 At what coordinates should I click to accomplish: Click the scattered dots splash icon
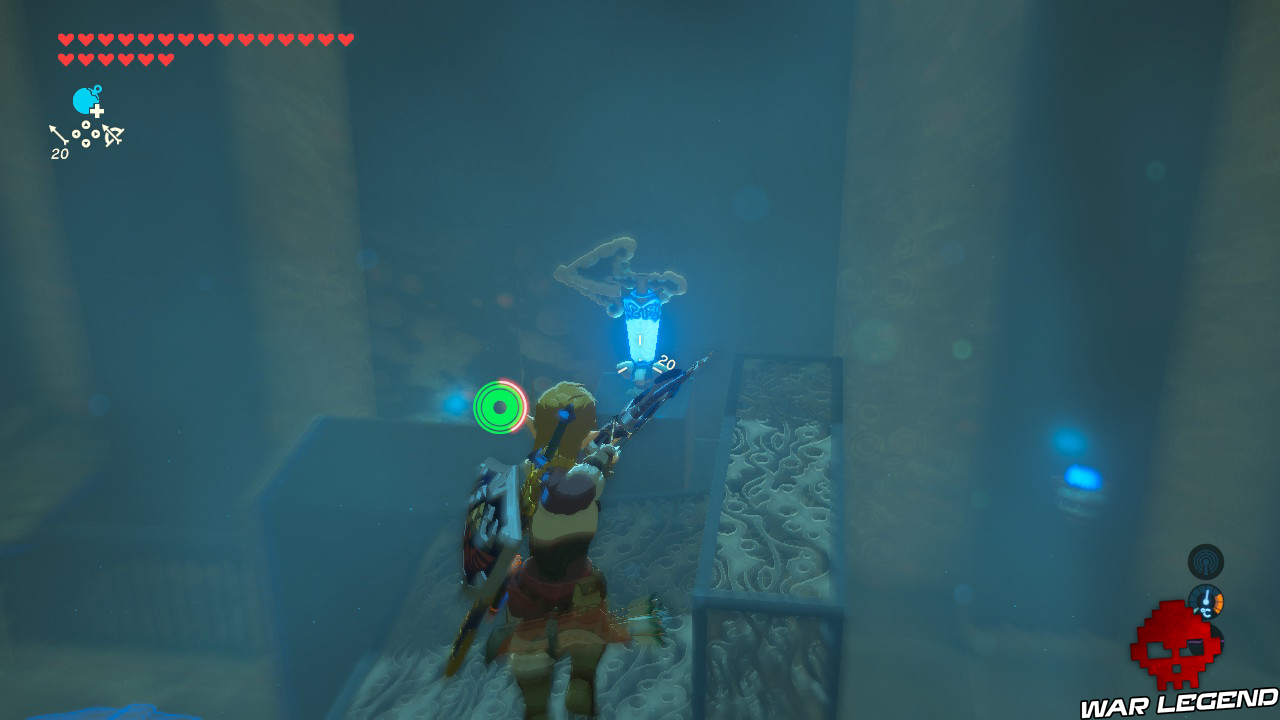click(86, 134)
